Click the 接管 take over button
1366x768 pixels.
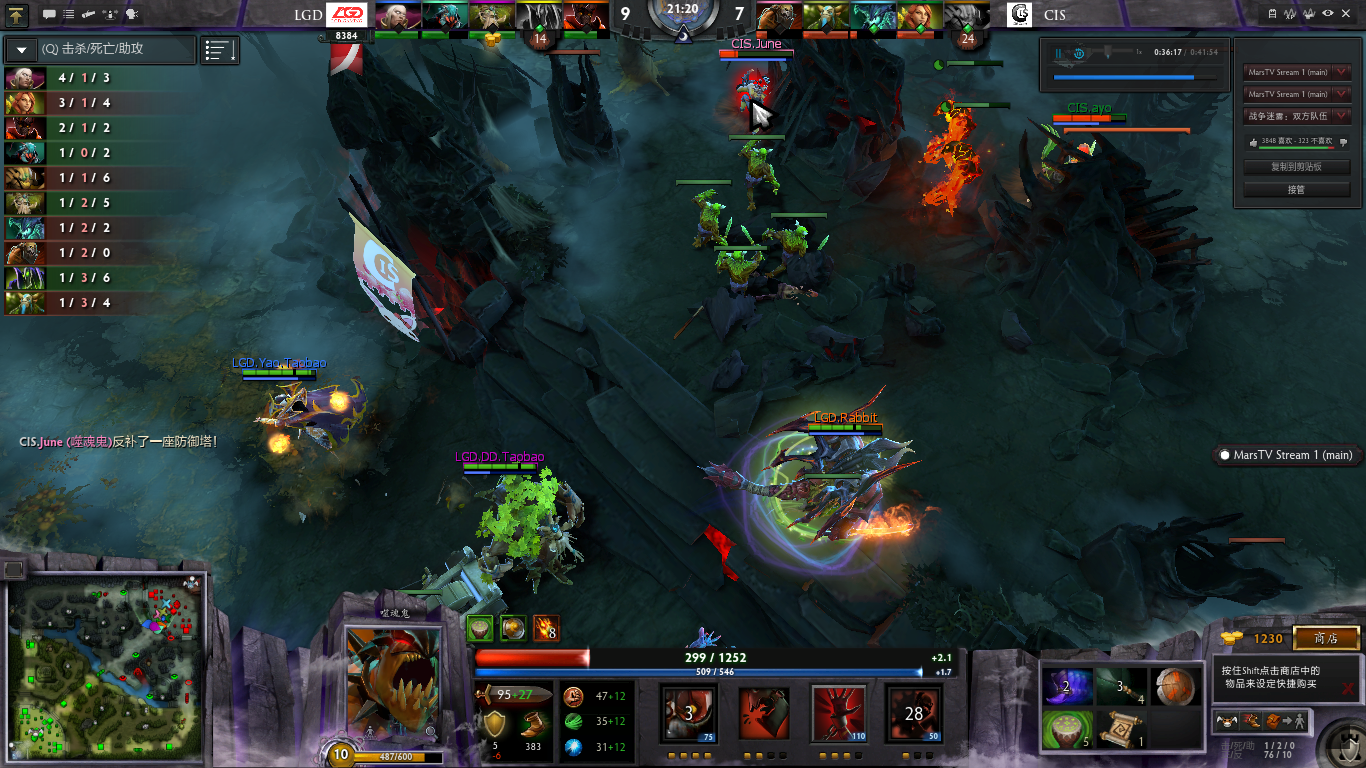(1296, 189)
